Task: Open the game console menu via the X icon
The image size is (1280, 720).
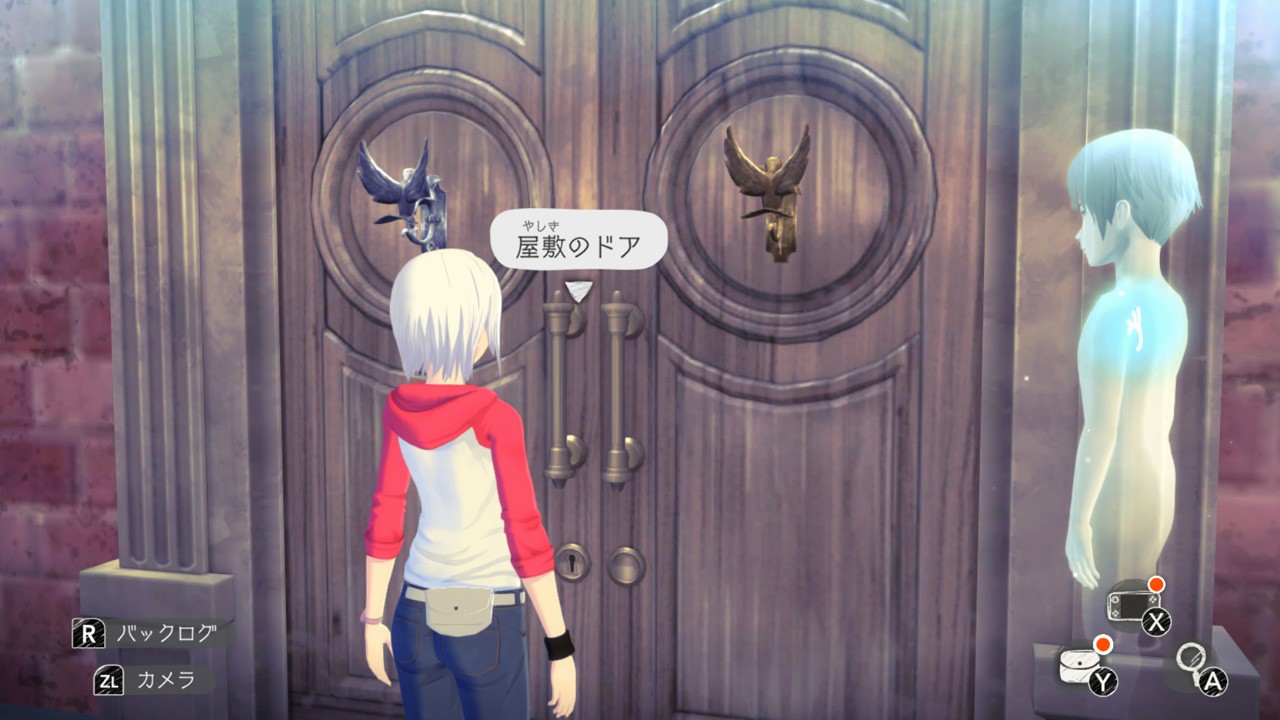Action: (x=1157, y=621)
